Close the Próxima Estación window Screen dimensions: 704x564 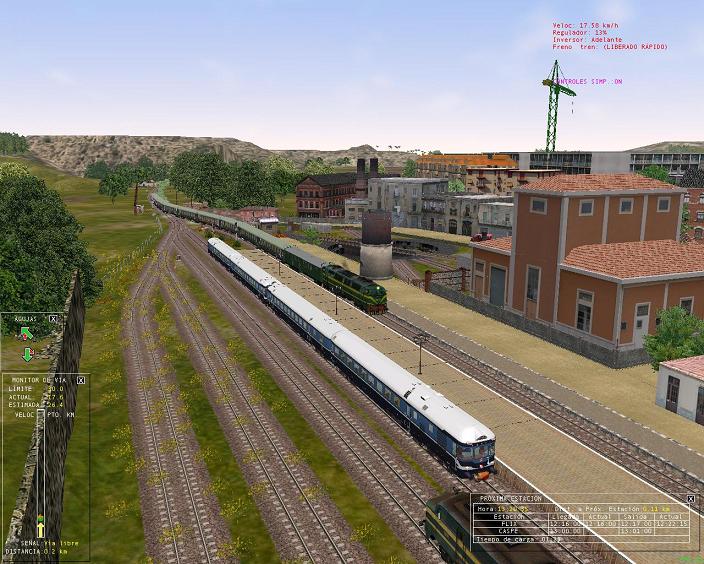pos(690,498)
